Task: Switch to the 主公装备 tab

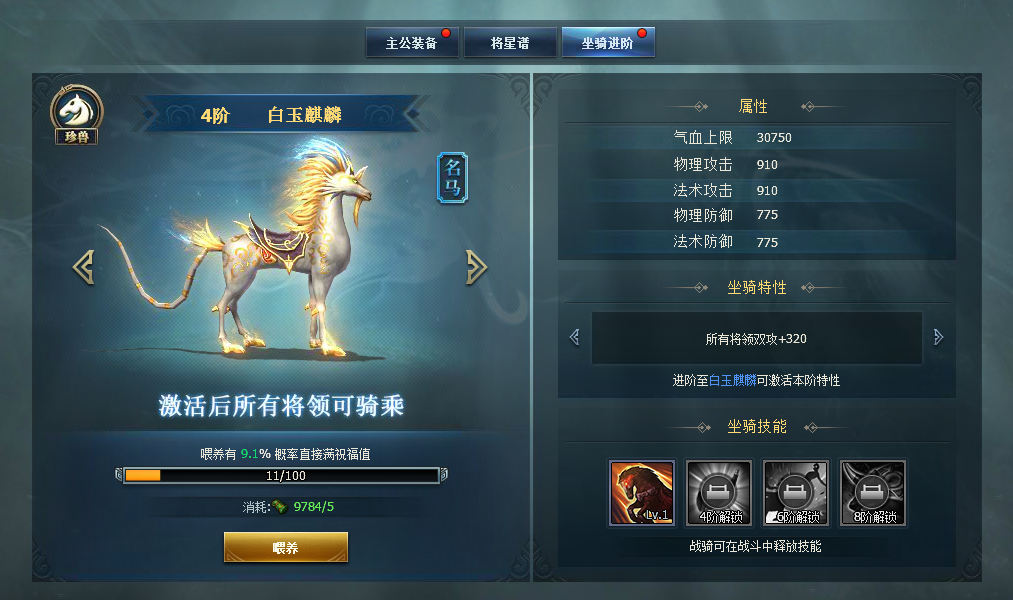Action: (x=411, y=44)
